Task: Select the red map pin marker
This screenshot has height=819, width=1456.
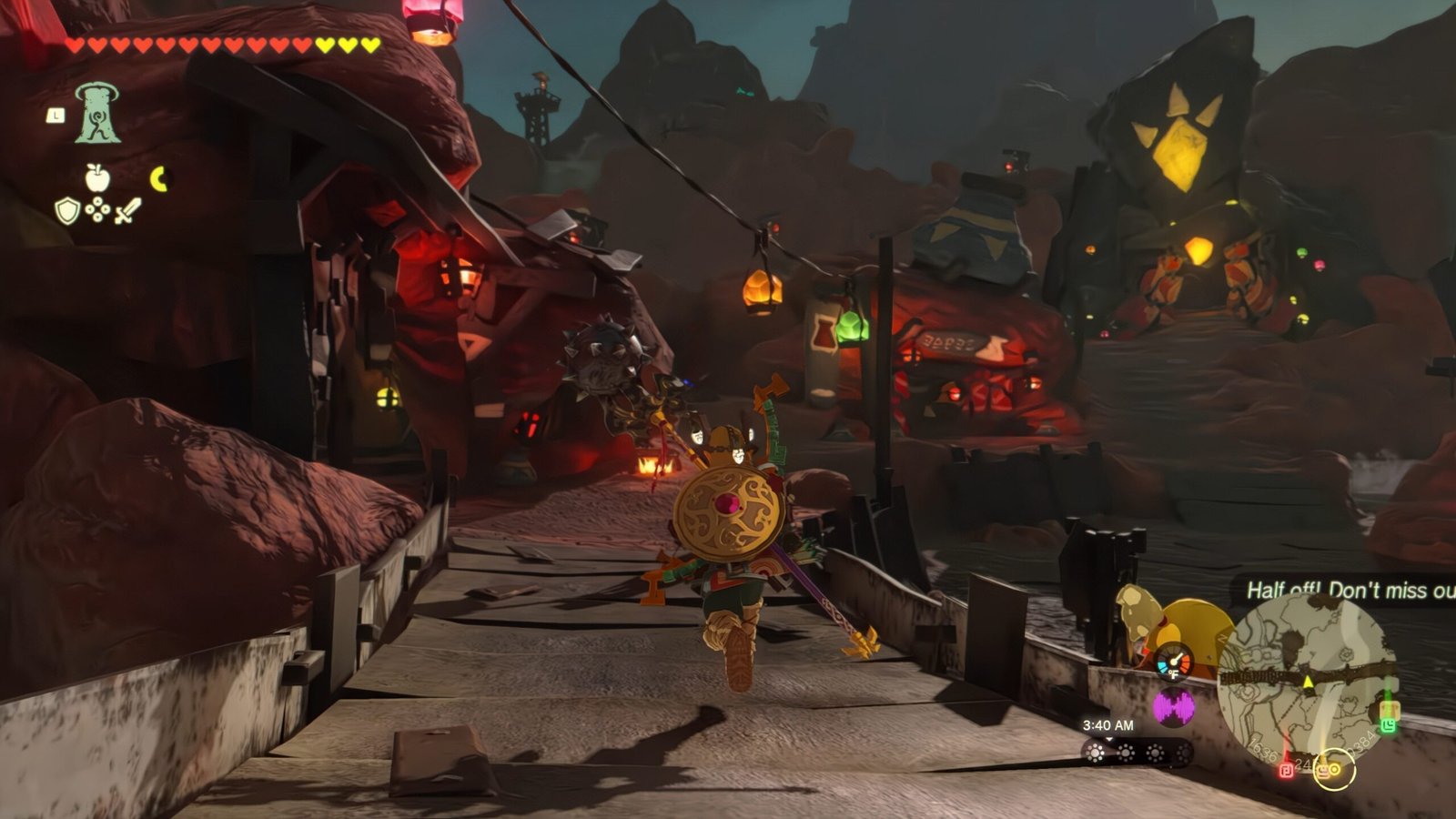Action: point(1287,770)
